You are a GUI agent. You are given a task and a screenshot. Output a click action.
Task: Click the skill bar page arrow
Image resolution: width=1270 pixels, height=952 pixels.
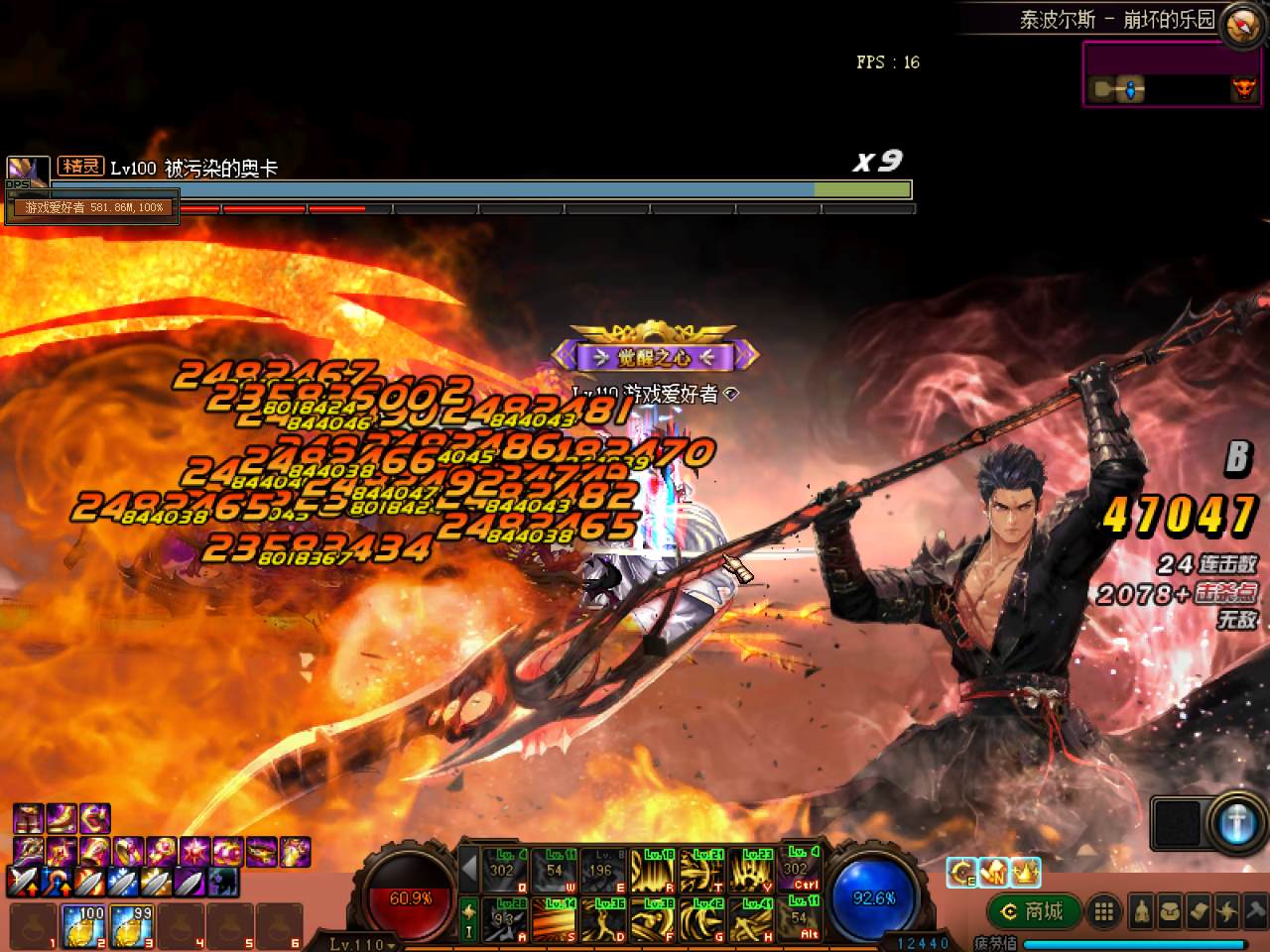click(469, 871)
